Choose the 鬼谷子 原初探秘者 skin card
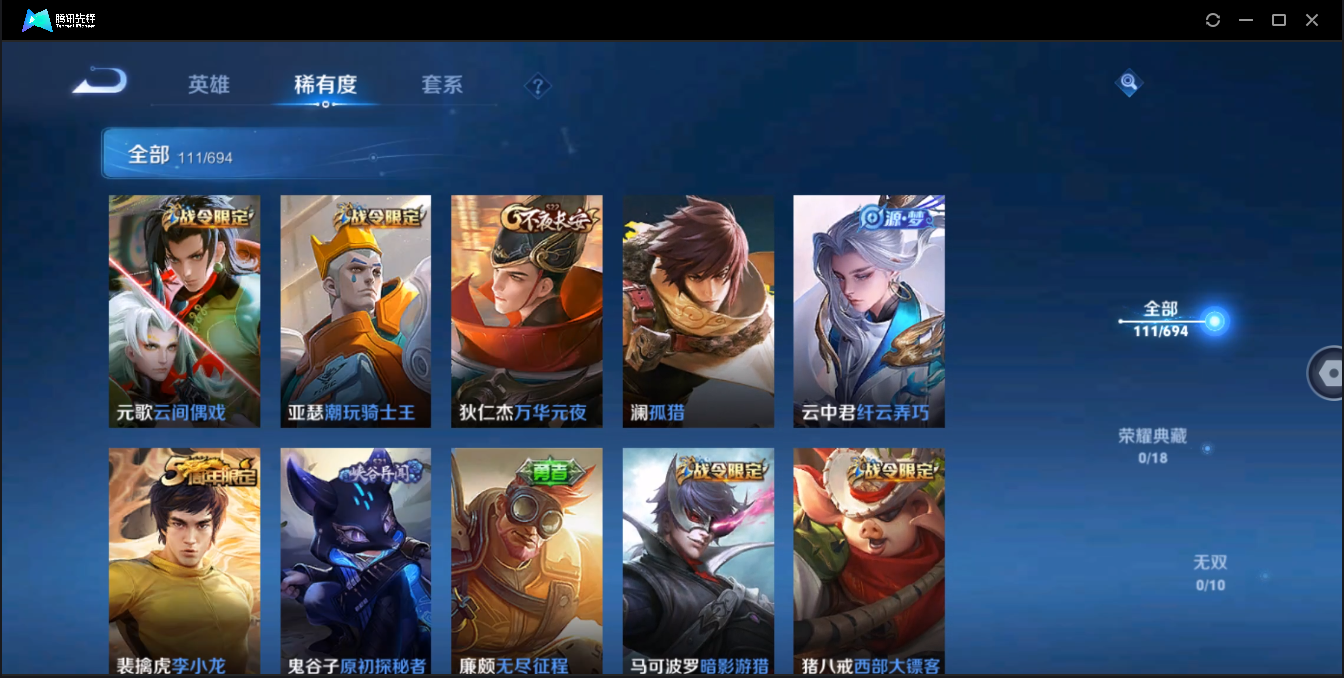Image resolution: width=1344 pixels, height=678 pixels. [x=355, y=560]
